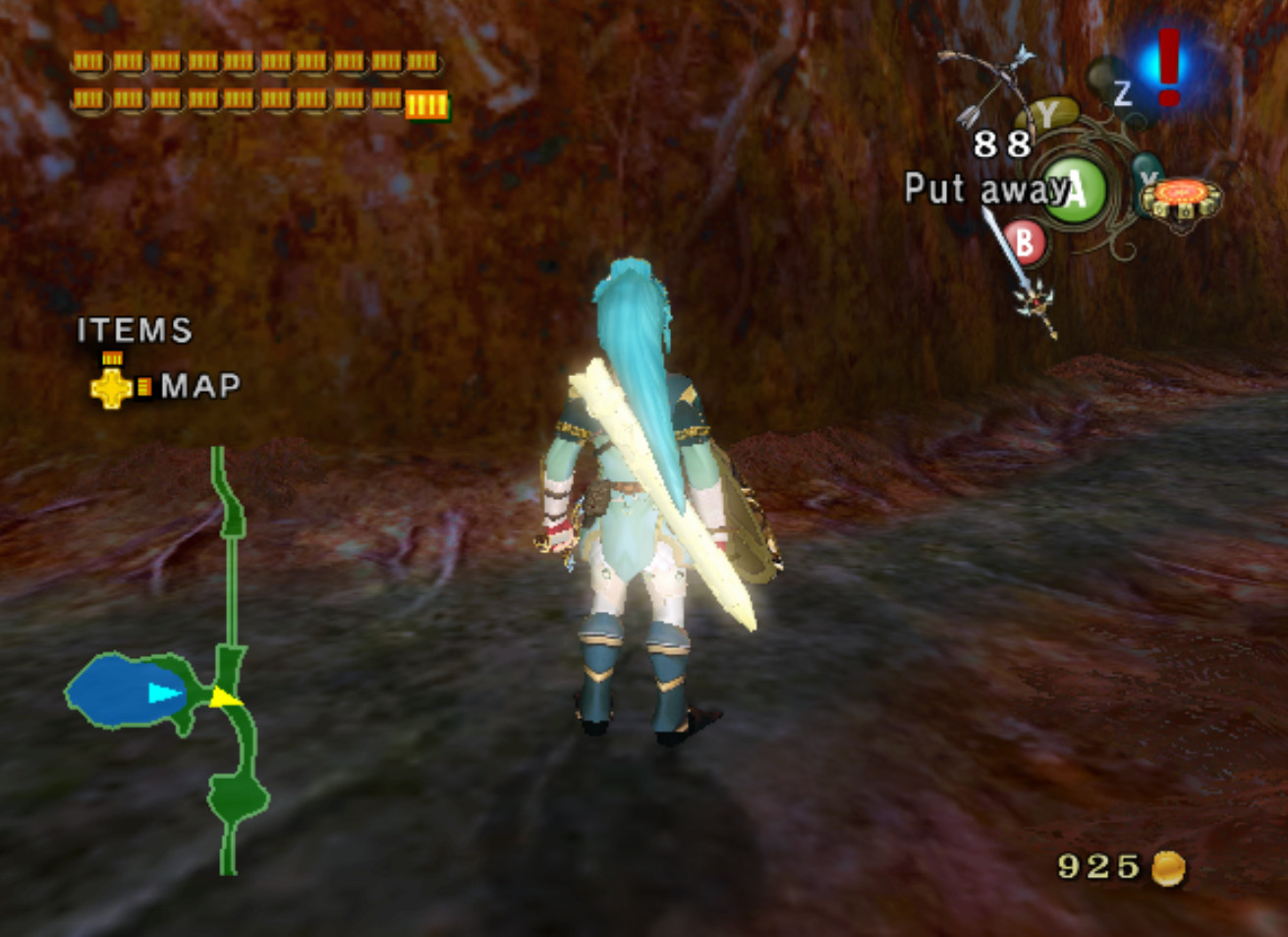Click the ITEMS label

(x=135, y=332)
